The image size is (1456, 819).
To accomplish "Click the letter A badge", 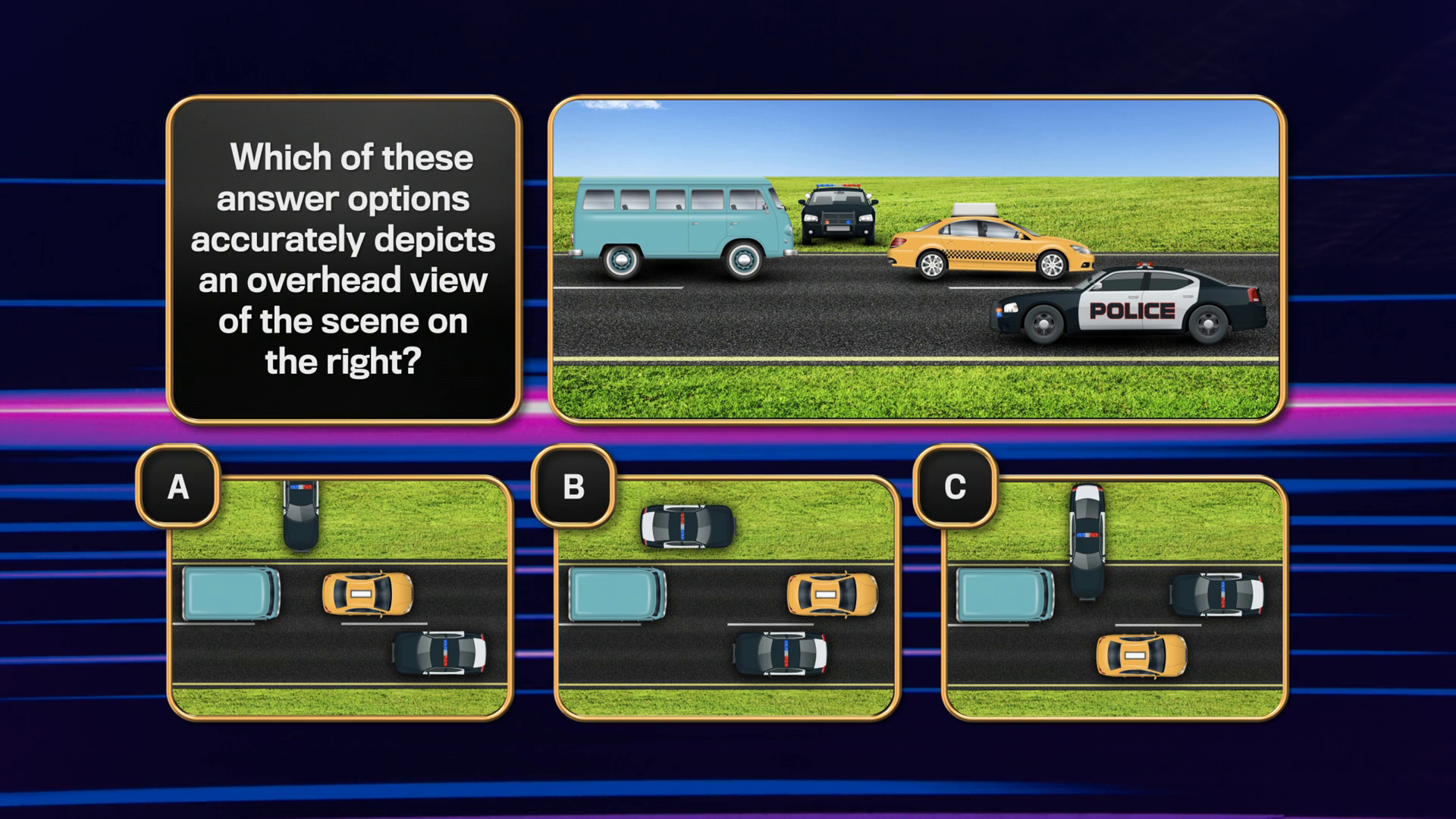I will tap(178, 486).
